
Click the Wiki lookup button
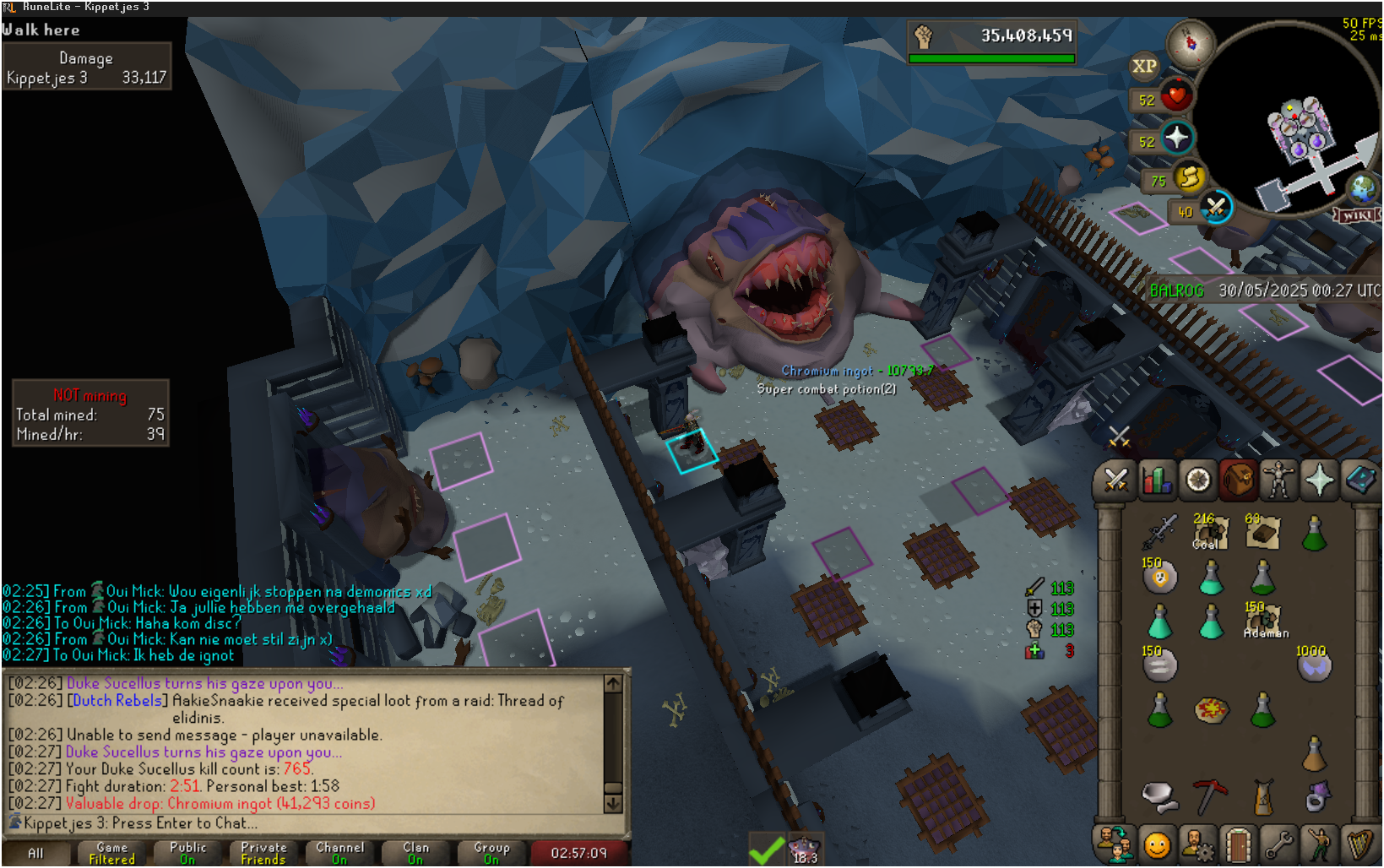(x=1356, y=214)
